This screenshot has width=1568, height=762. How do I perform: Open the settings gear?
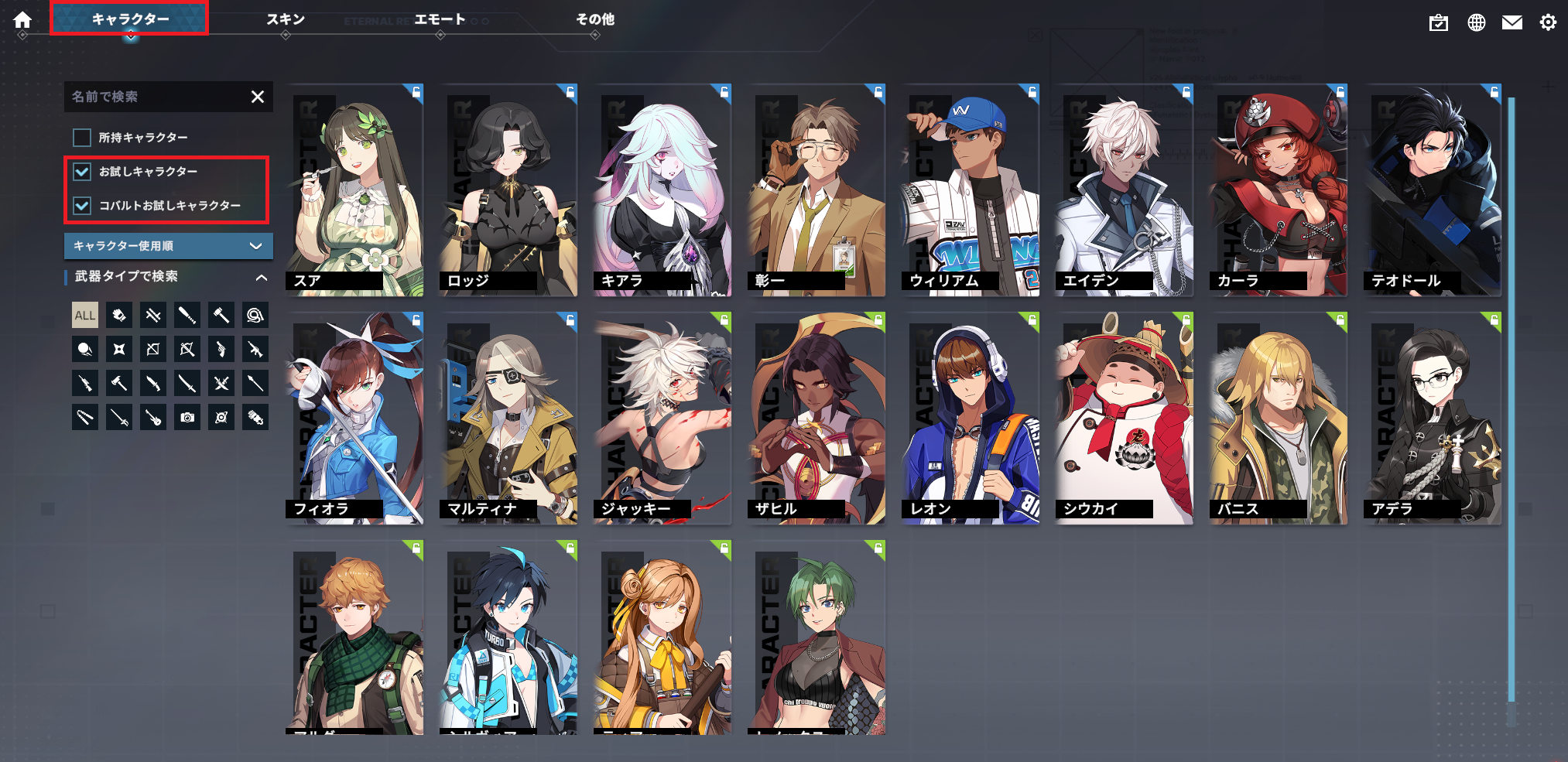1547,22
